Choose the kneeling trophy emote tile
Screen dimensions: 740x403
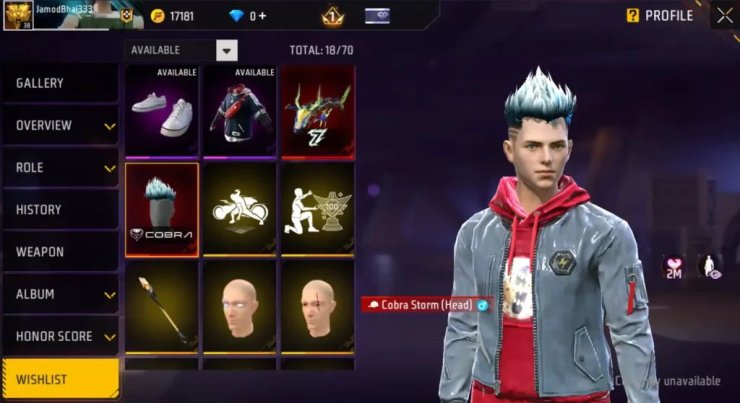[x=317, y=207]
